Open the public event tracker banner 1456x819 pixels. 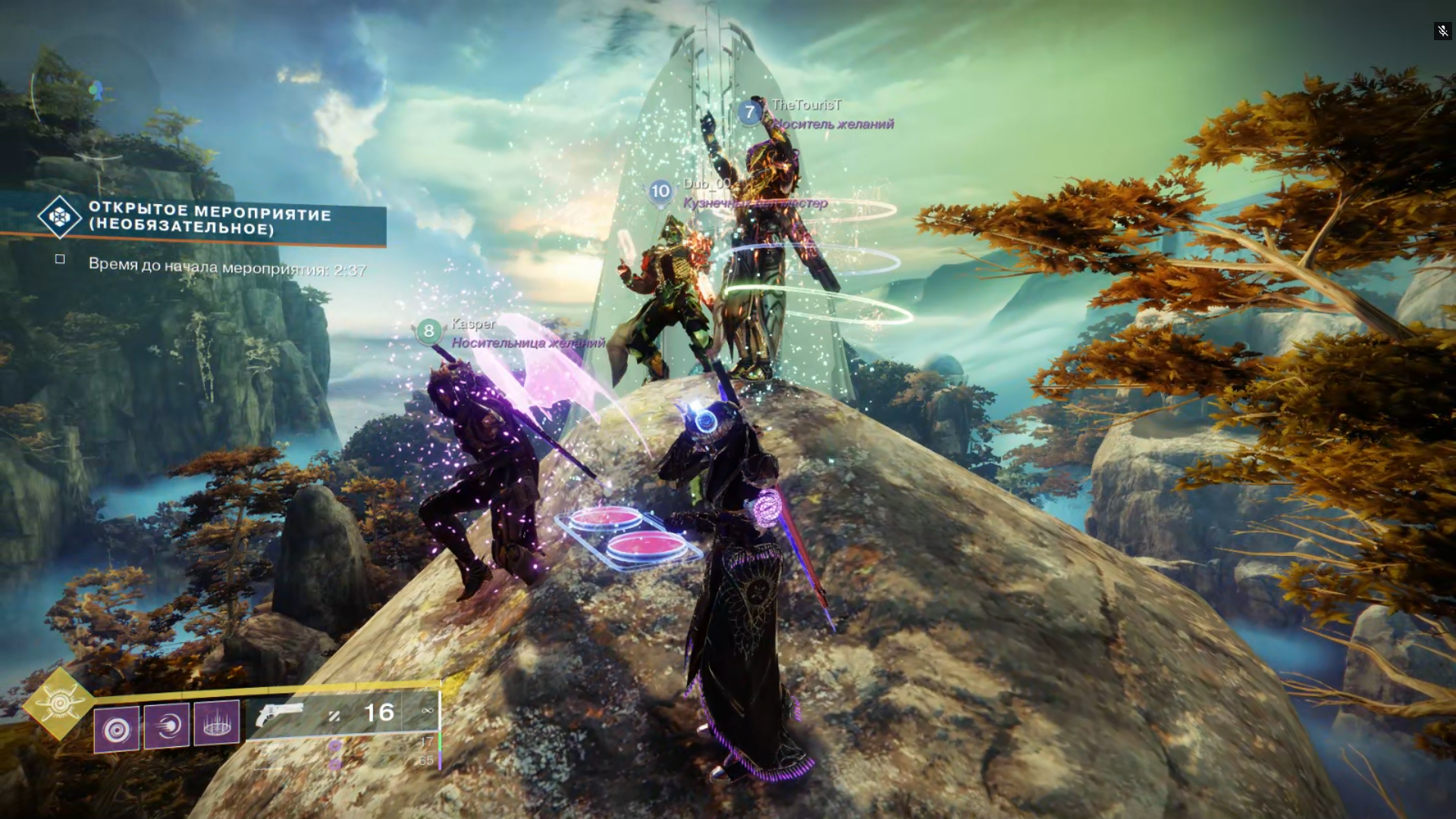tap(209, 219)
